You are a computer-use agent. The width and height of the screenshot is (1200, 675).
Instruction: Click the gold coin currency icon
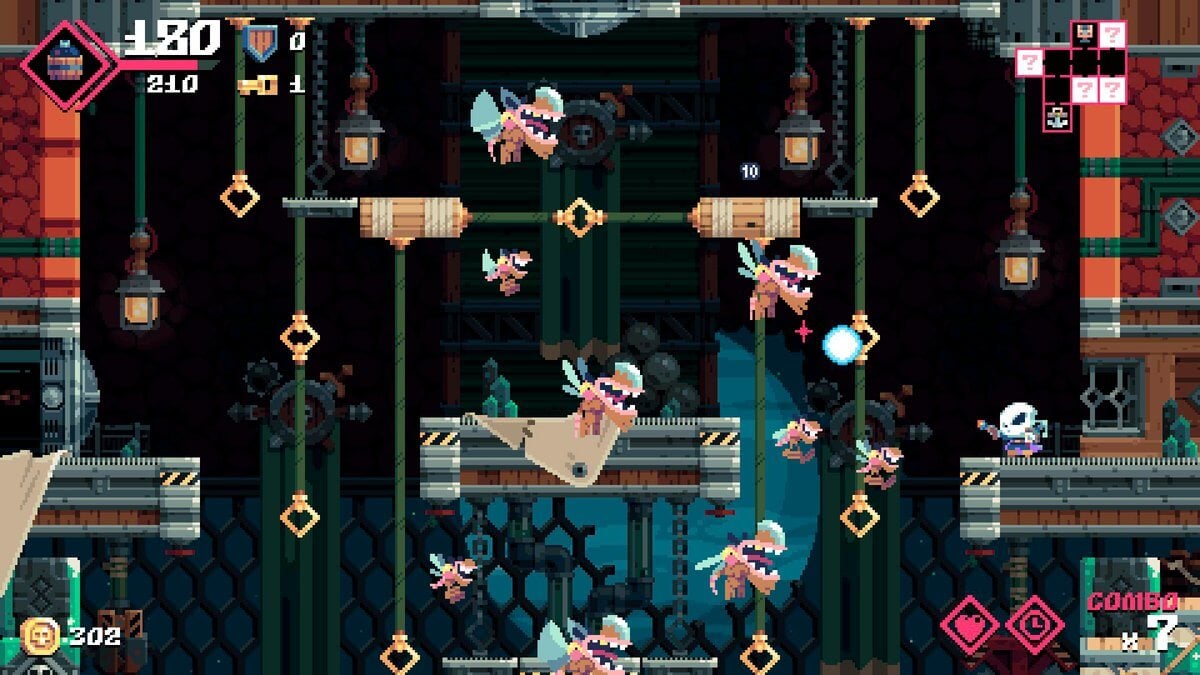click(39, 636)
